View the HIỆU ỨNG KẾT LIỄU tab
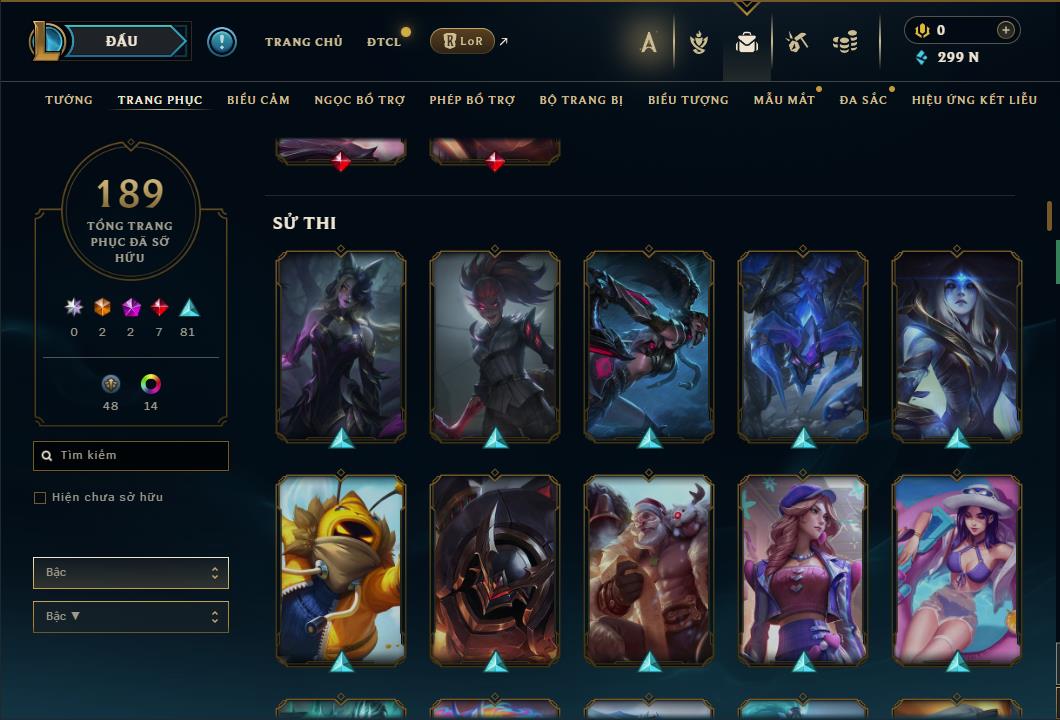Screen dimensions: 1060x720 [974, 100]
